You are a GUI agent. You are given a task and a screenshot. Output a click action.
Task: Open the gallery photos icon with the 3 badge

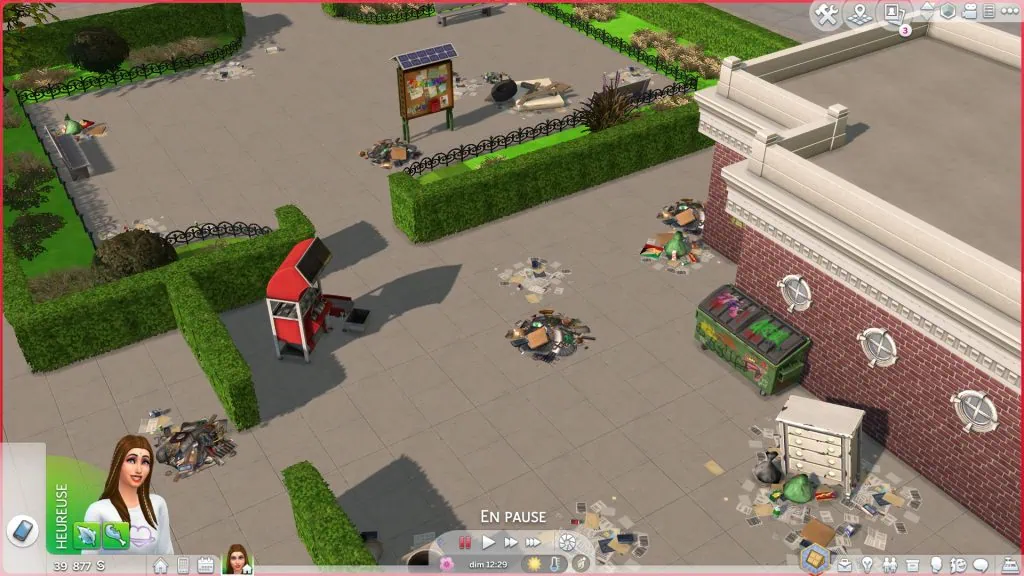(x=891, y=14)
